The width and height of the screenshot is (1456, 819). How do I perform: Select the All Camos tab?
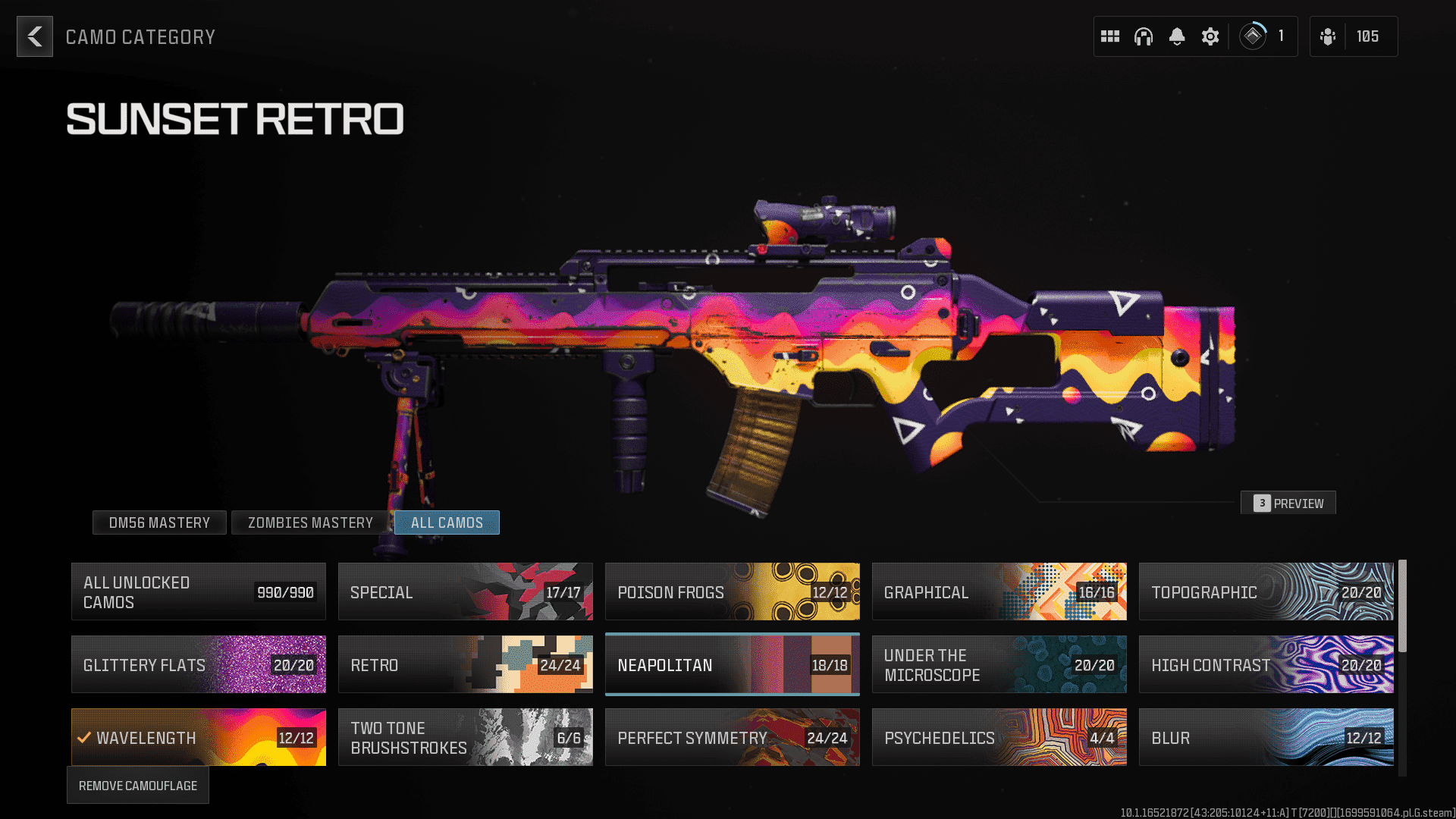[x=447, y=522]
